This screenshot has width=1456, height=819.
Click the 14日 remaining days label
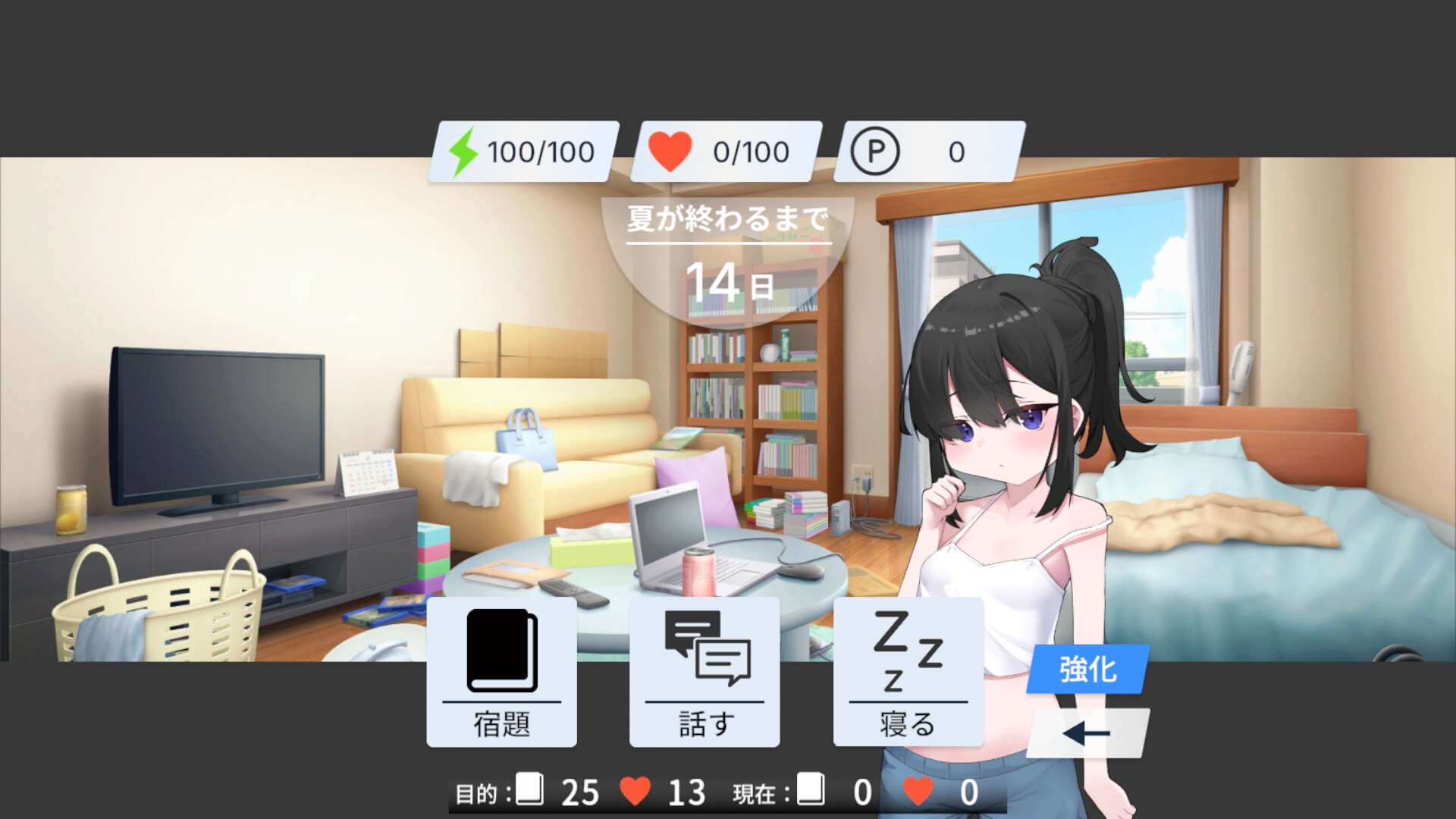click(x=730, y=283)
